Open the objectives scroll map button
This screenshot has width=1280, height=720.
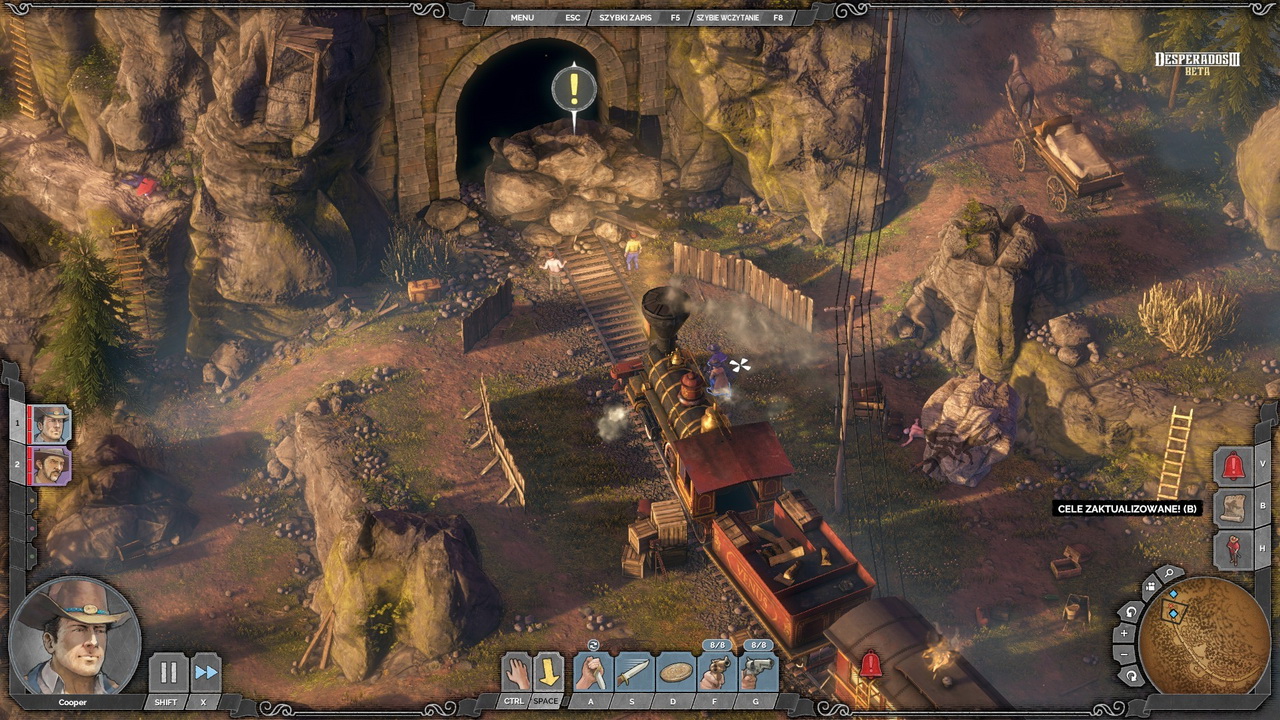[x=1234, y=507]
